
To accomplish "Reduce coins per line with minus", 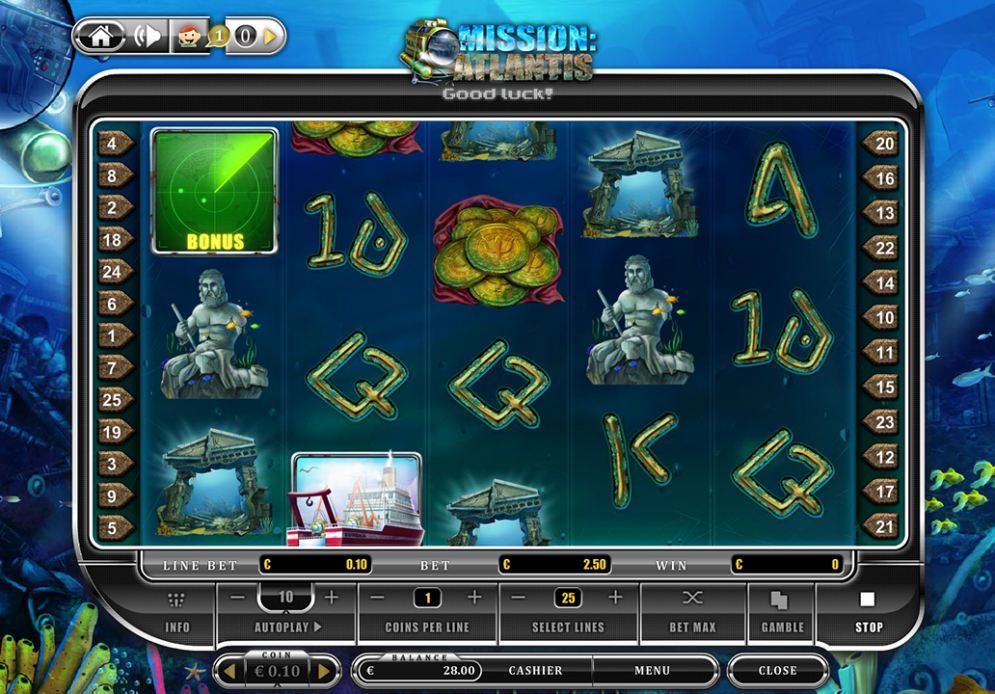I will 378,598.
